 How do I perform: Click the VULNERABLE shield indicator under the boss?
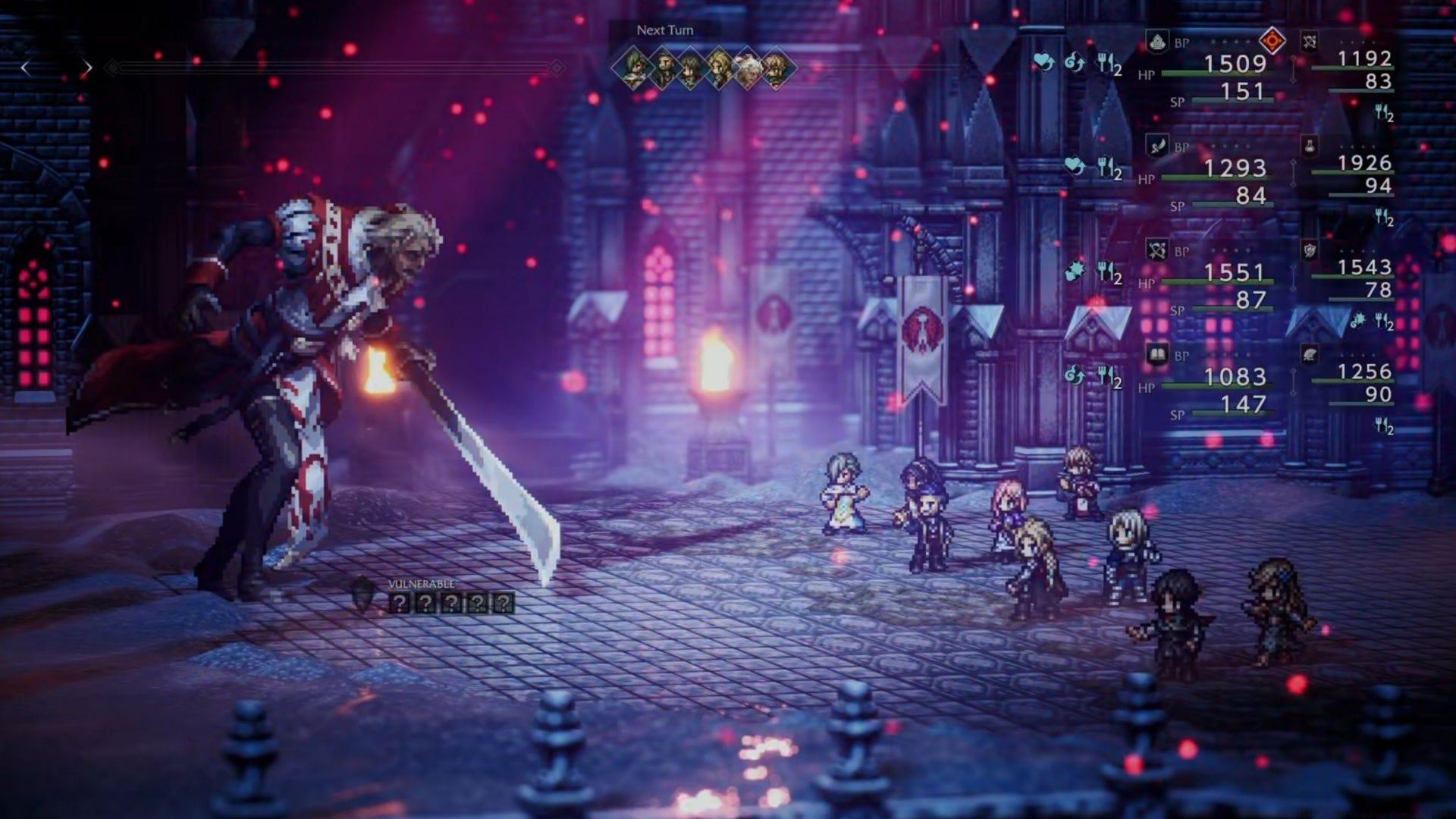pyautogui.click(x=362, y=594)
